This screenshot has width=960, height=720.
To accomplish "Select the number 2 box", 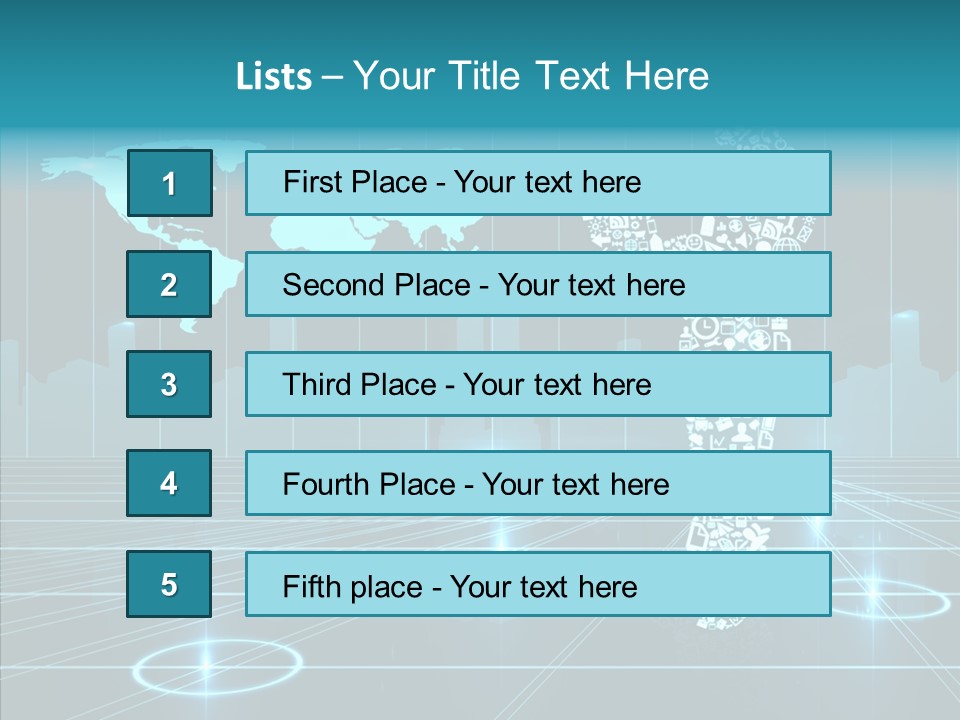I will coord(169,284).
